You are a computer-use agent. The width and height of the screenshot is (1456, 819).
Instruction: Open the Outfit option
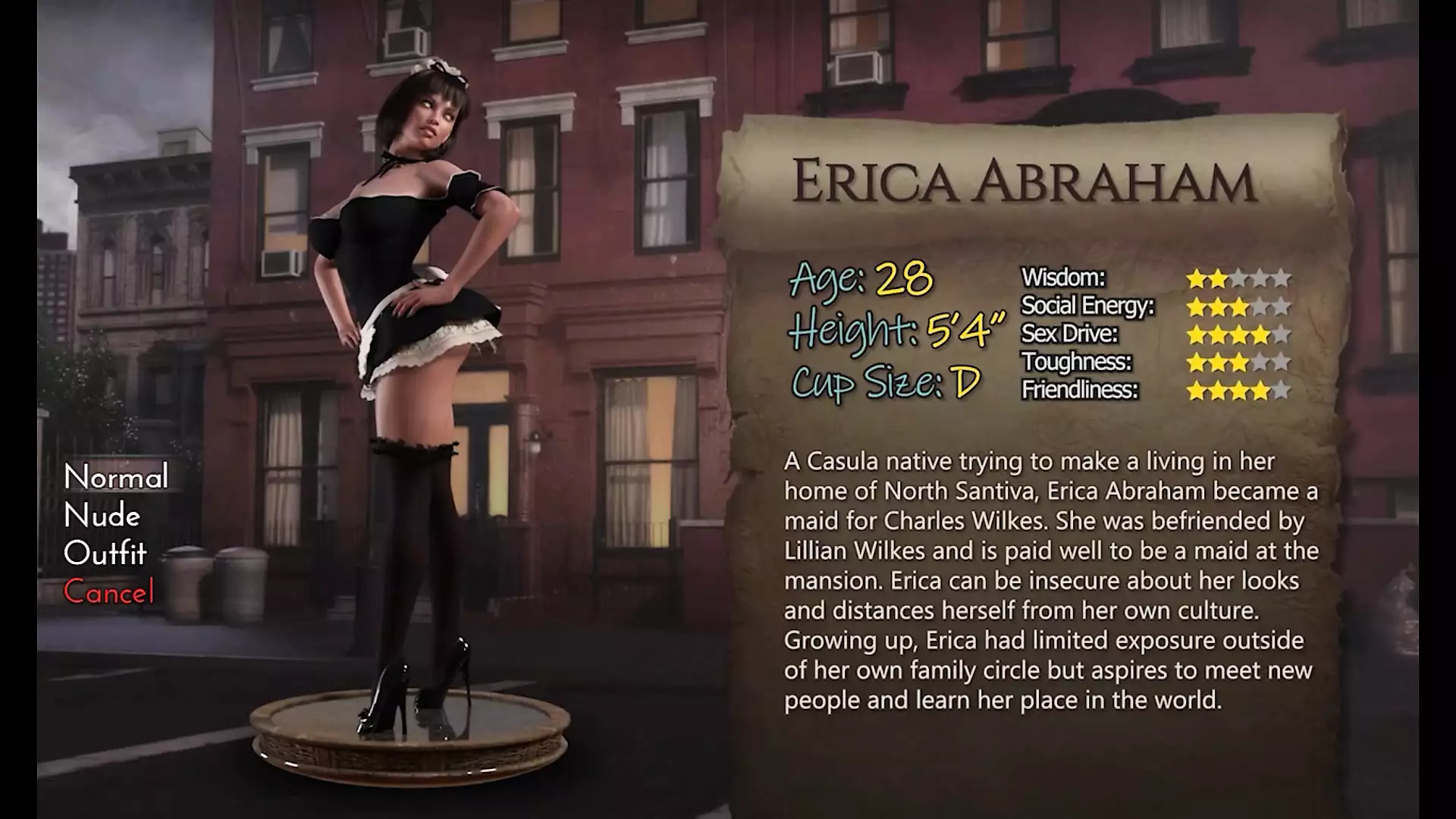(x=105, y=554)
